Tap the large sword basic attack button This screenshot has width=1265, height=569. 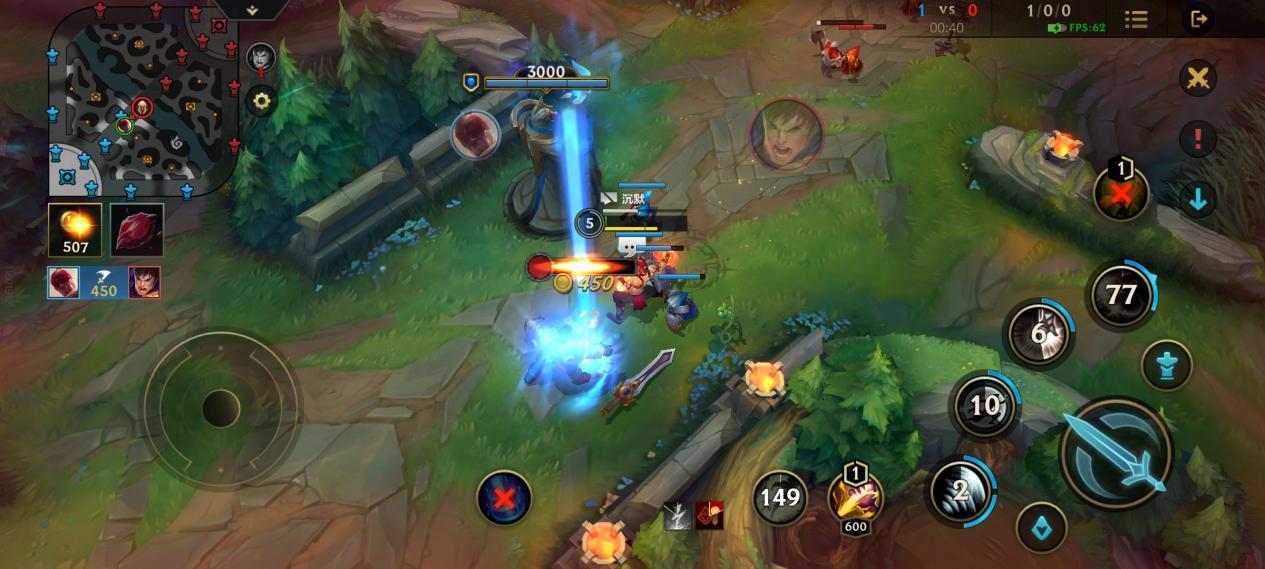[1115, 453]
